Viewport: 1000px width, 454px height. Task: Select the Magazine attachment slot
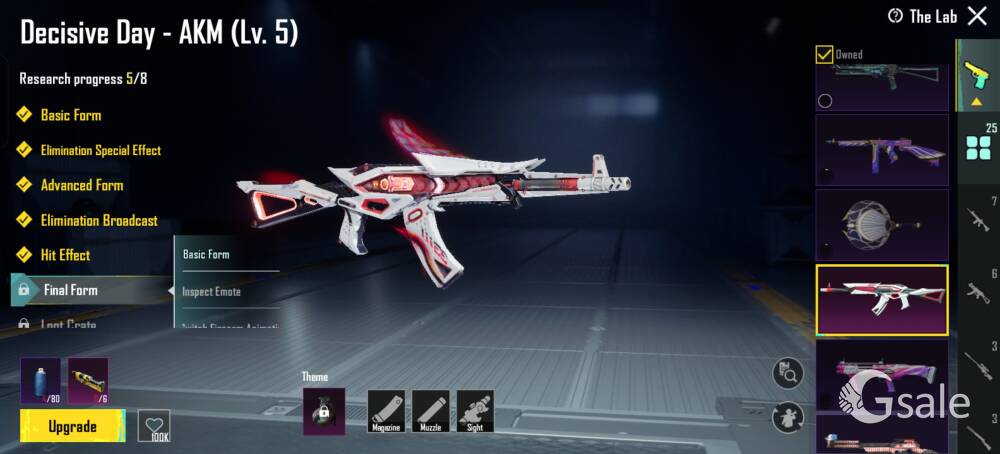point(386,411)
